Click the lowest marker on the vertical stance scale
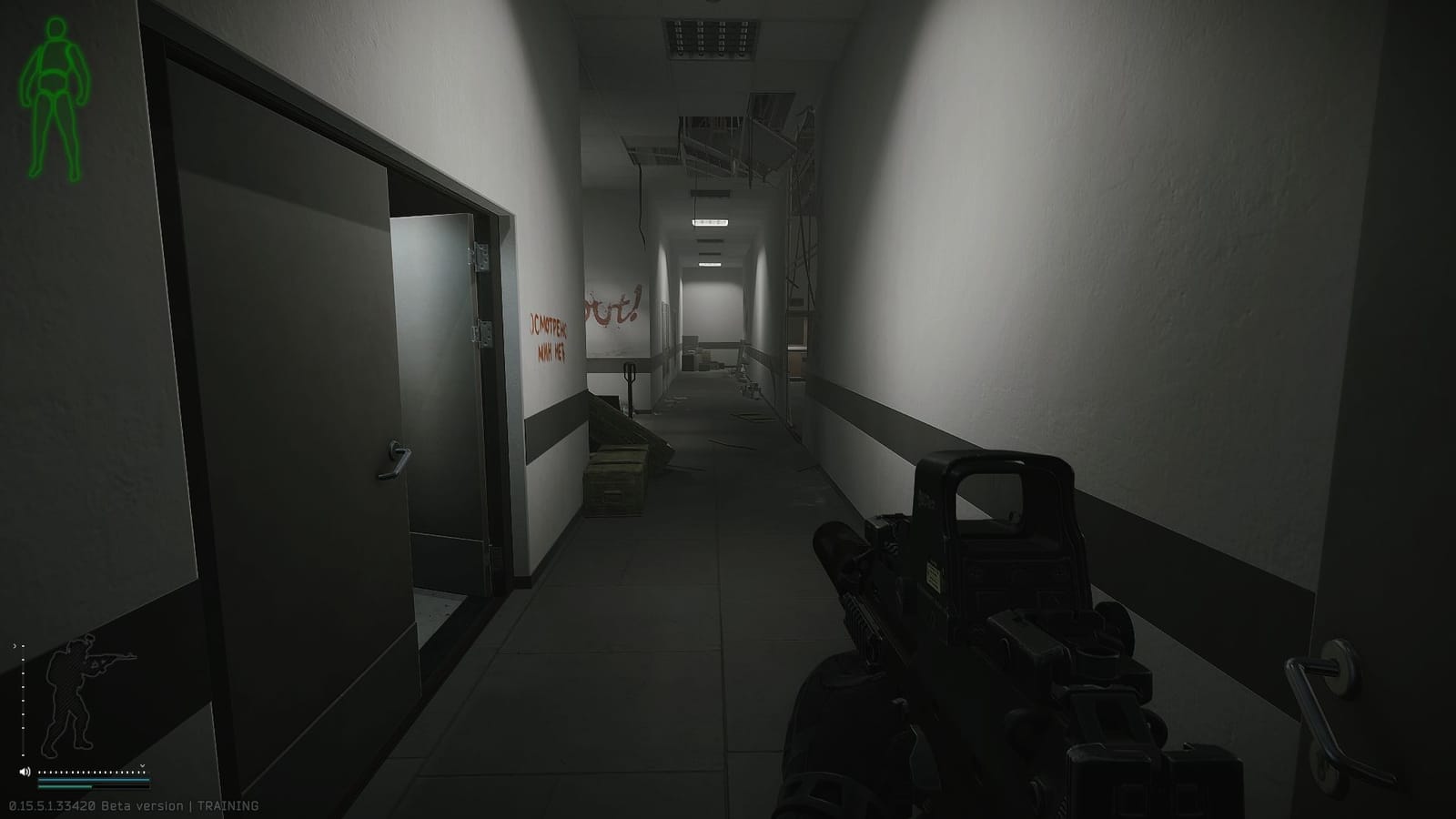Viewport: 1456px width, 819px height. pyautogui.click(x=24, y=755)
